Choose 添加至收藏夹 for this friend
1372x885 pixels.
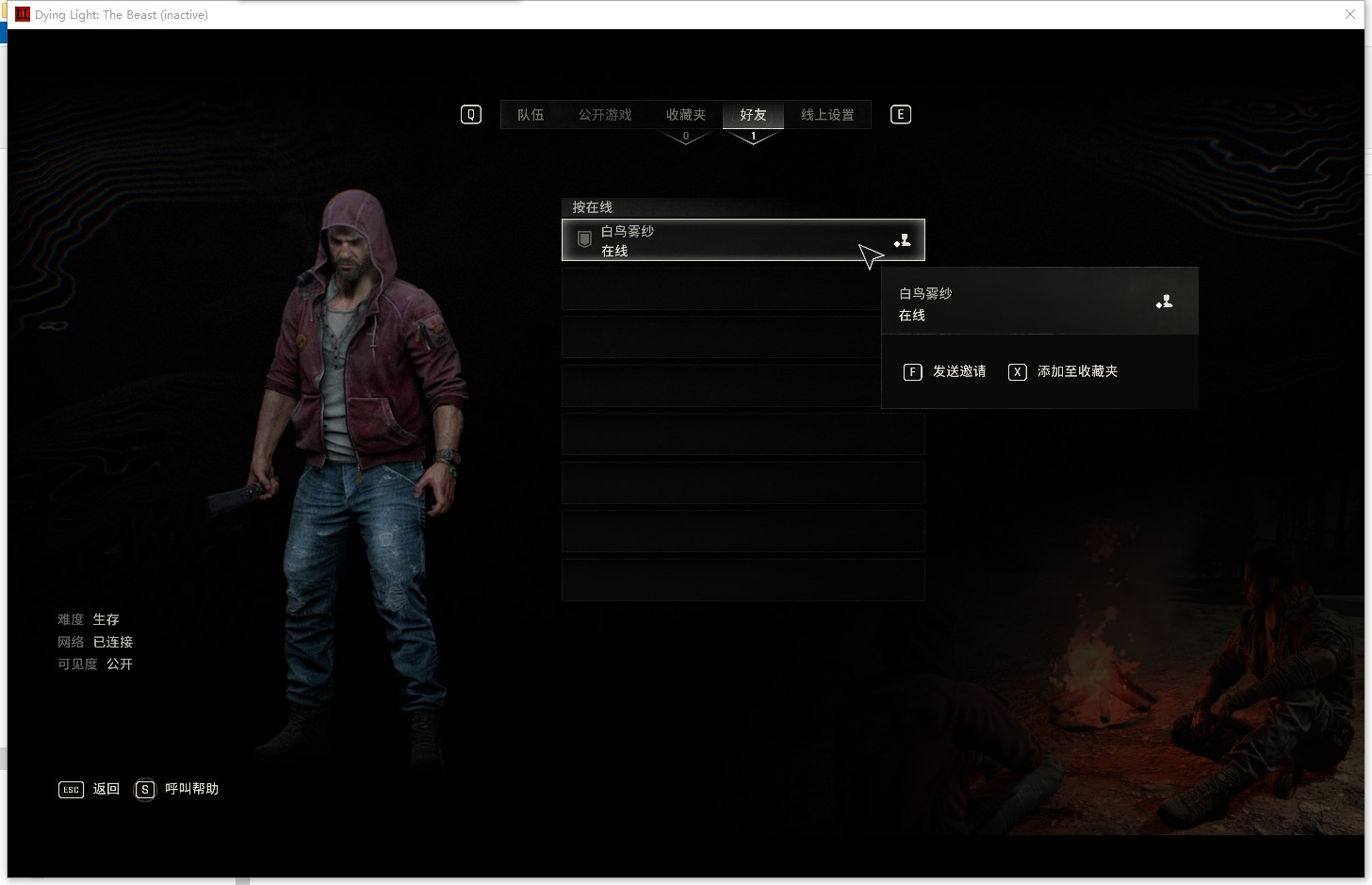coord(1064,371)
